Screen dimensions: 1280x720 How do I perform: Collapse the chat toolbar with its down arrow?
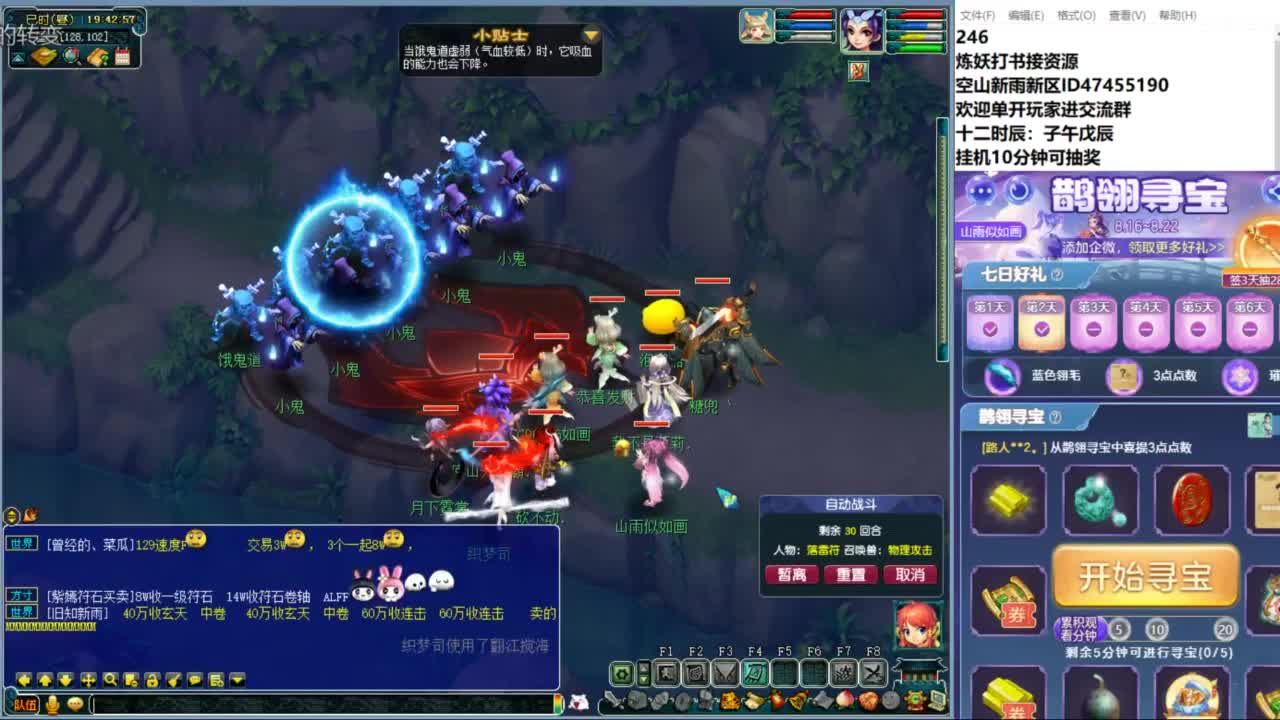tap(237, 680)
